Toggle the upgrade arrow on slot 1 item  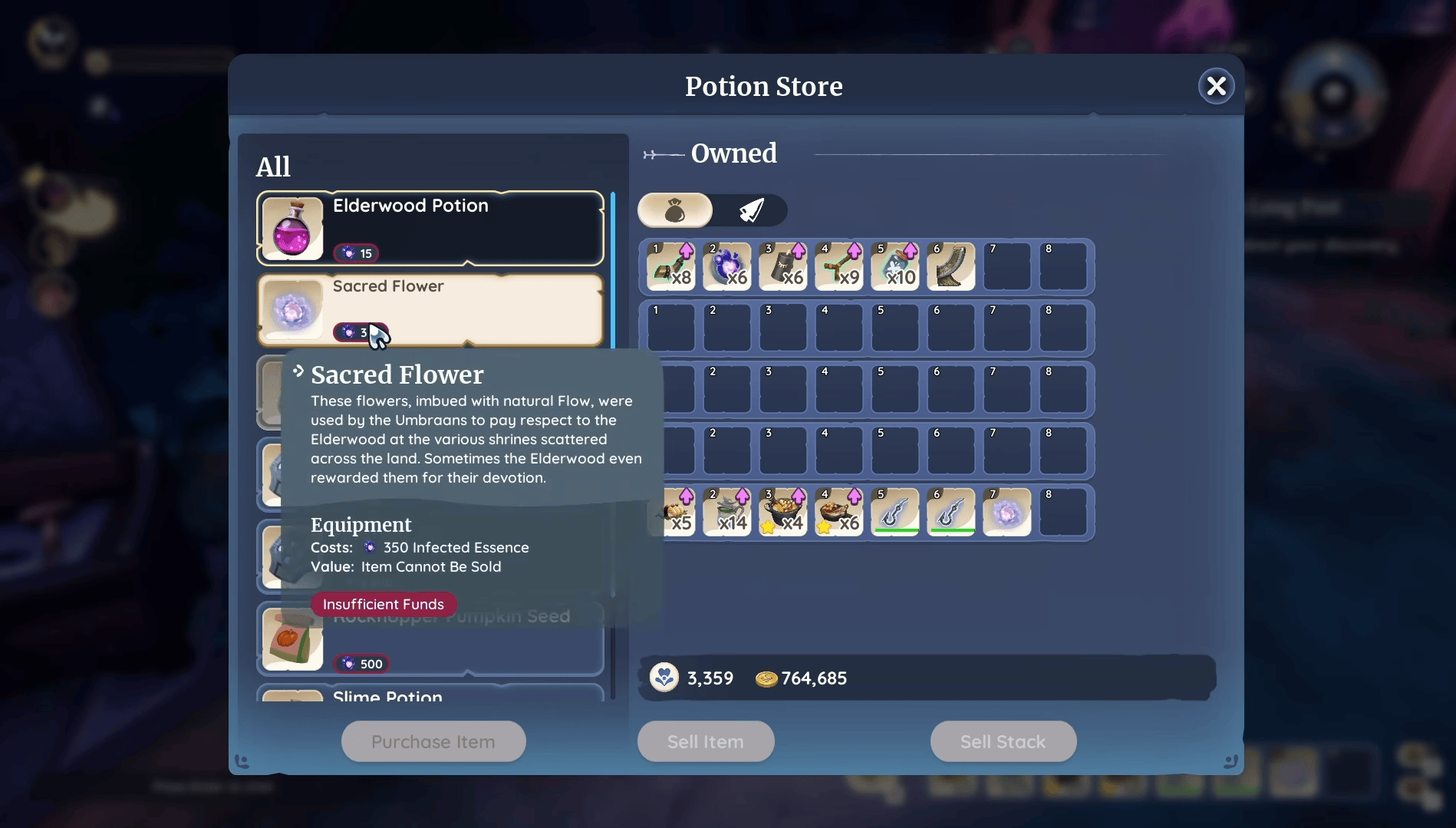685,252
